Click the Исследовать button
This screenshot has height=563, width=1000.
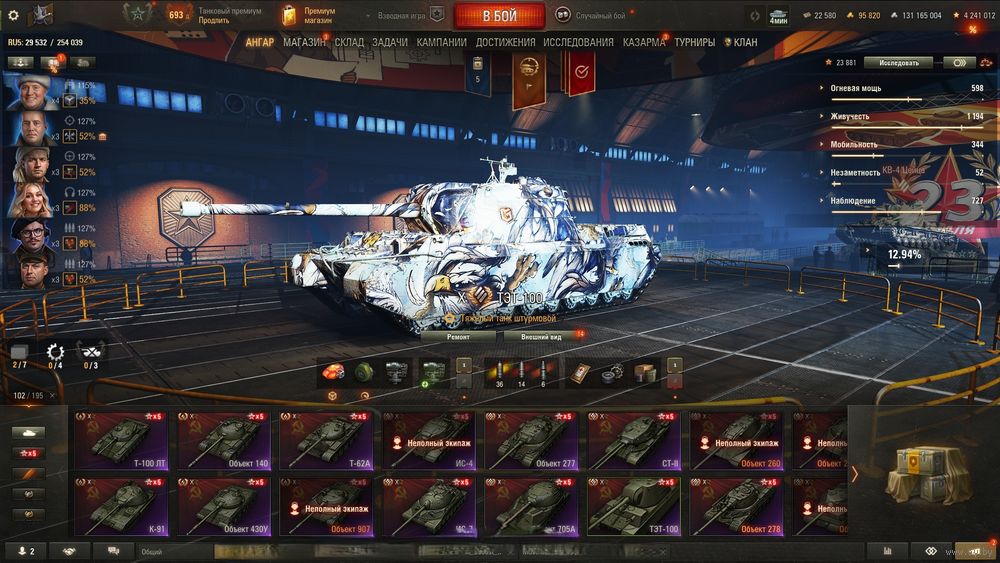(x=897, y=62)
